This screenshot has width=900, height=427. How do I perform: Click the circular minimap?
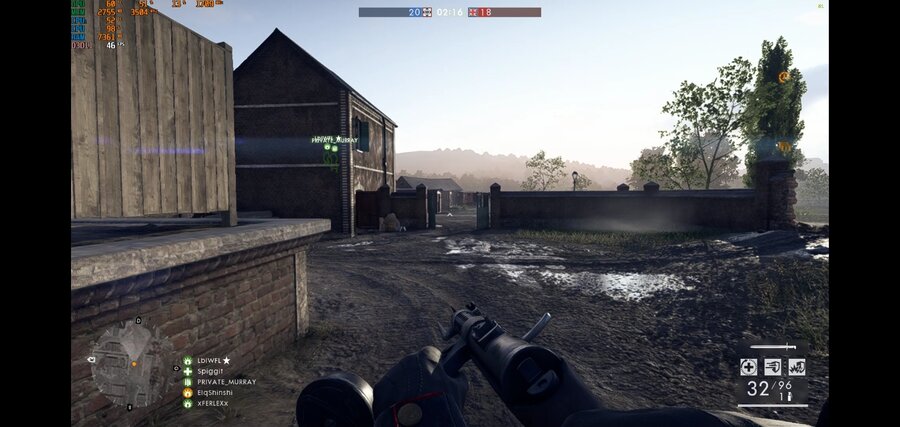[x=129, y=364]
